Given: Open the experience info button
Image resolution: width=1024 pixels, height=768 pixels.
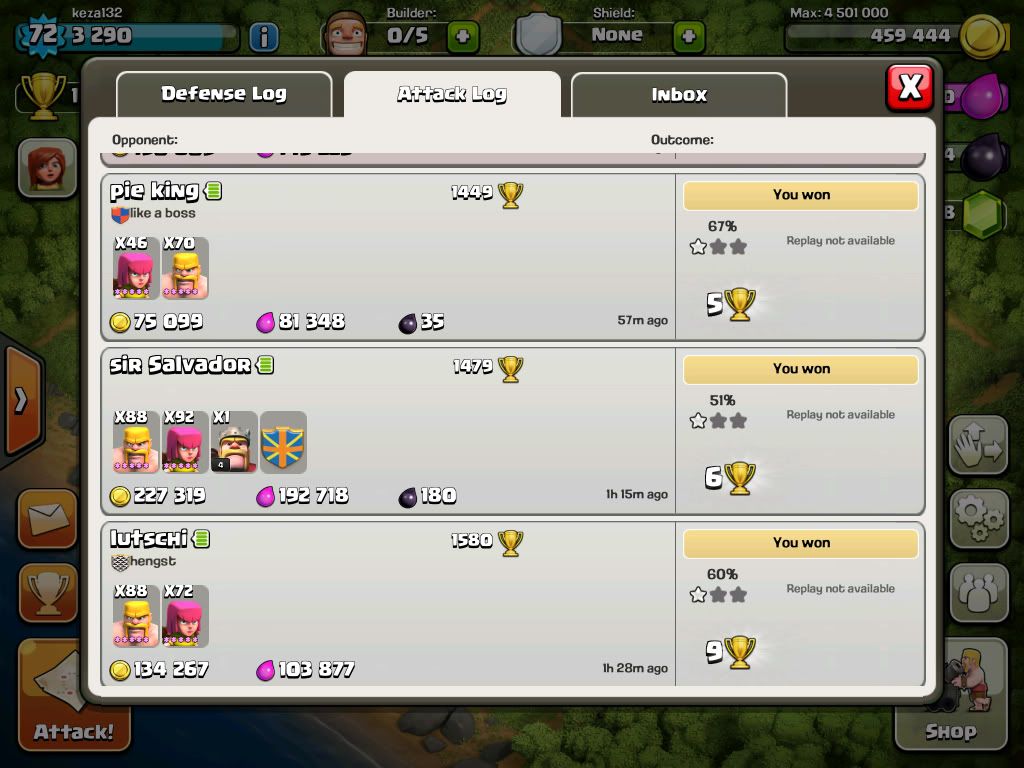Looking at the screenshot, I should tap(263, 37).
